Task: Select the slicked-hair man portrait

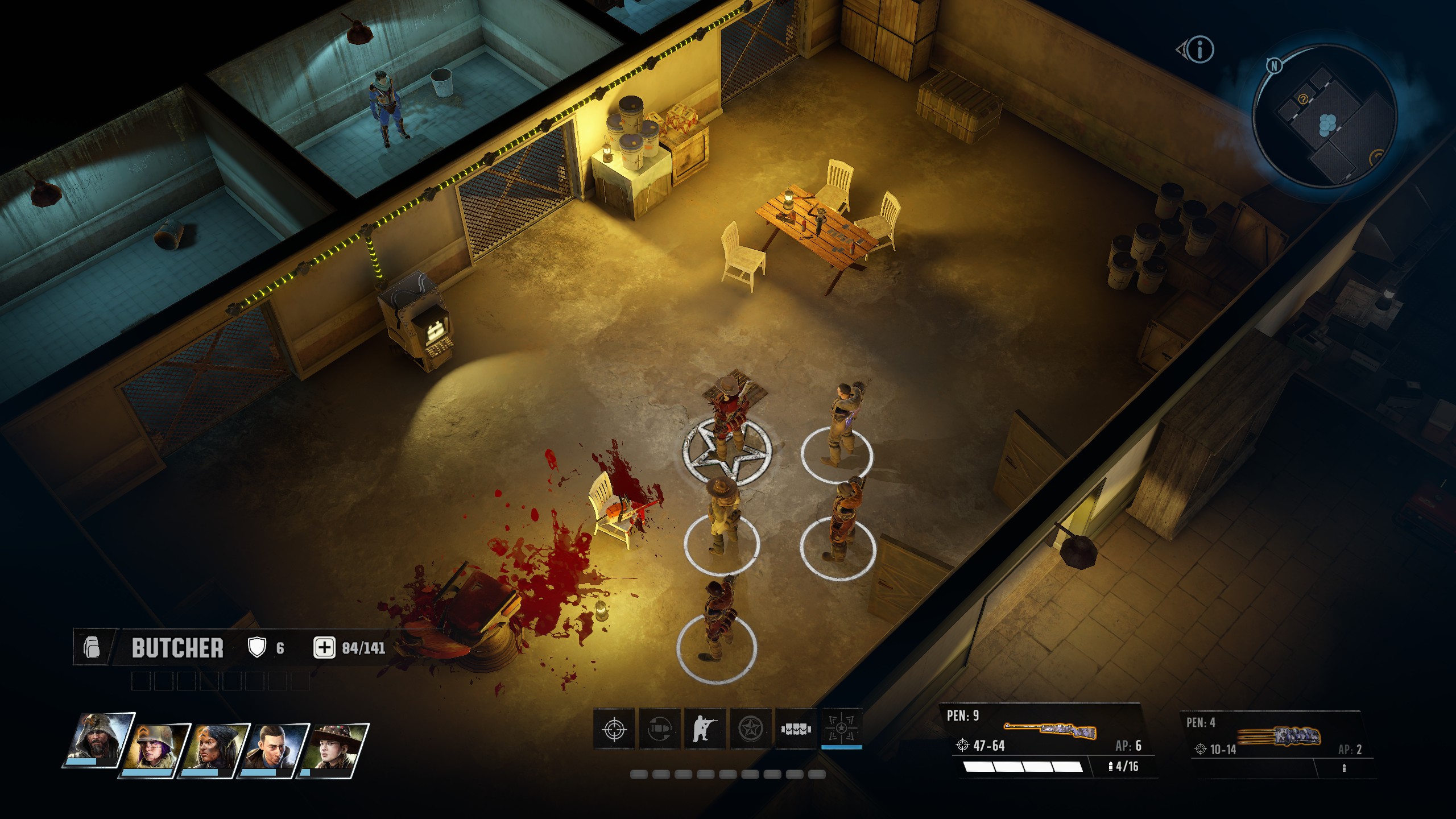Action: (274, 750)
